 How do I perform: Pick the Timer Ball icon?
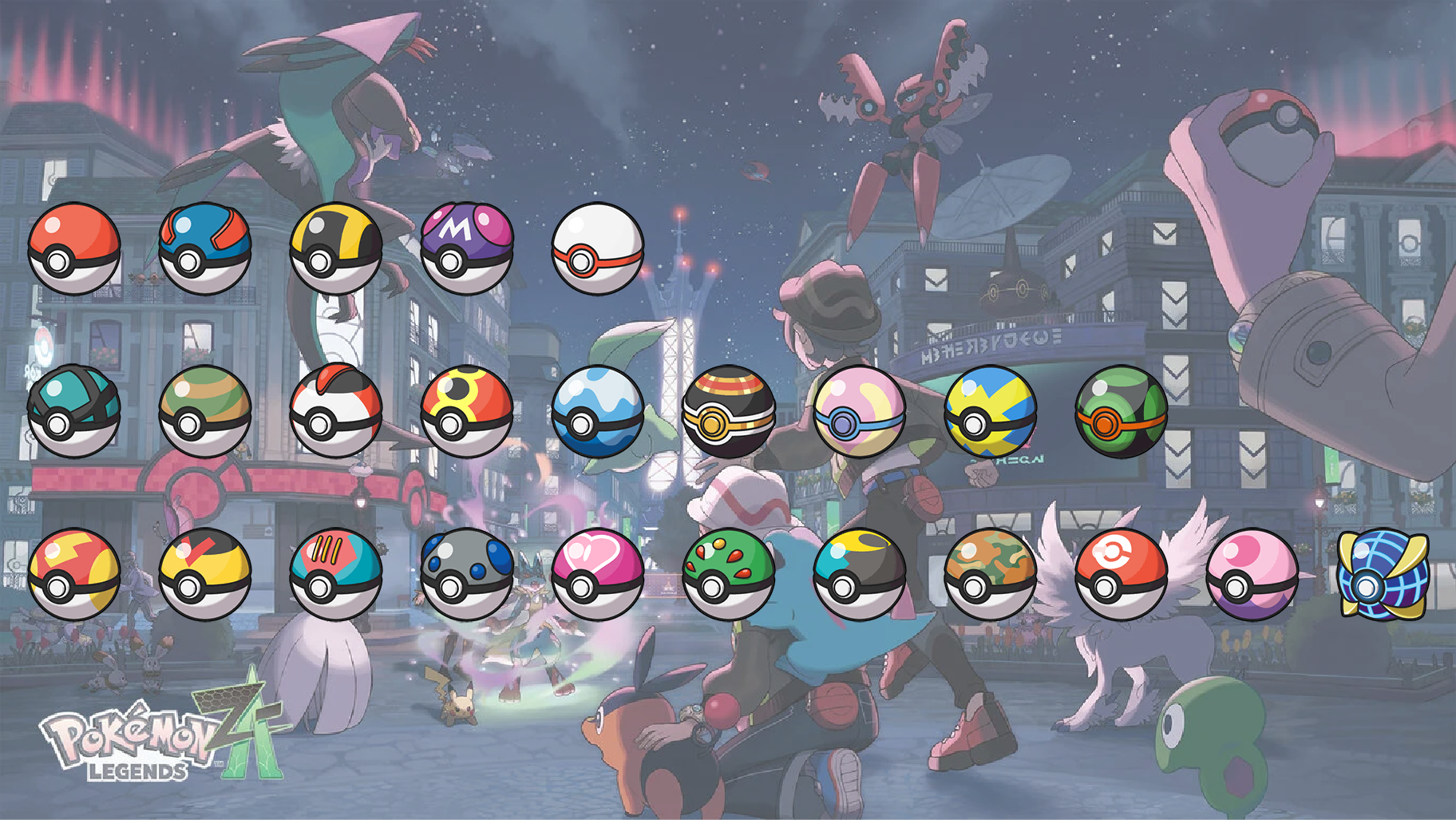click(336, 411)
